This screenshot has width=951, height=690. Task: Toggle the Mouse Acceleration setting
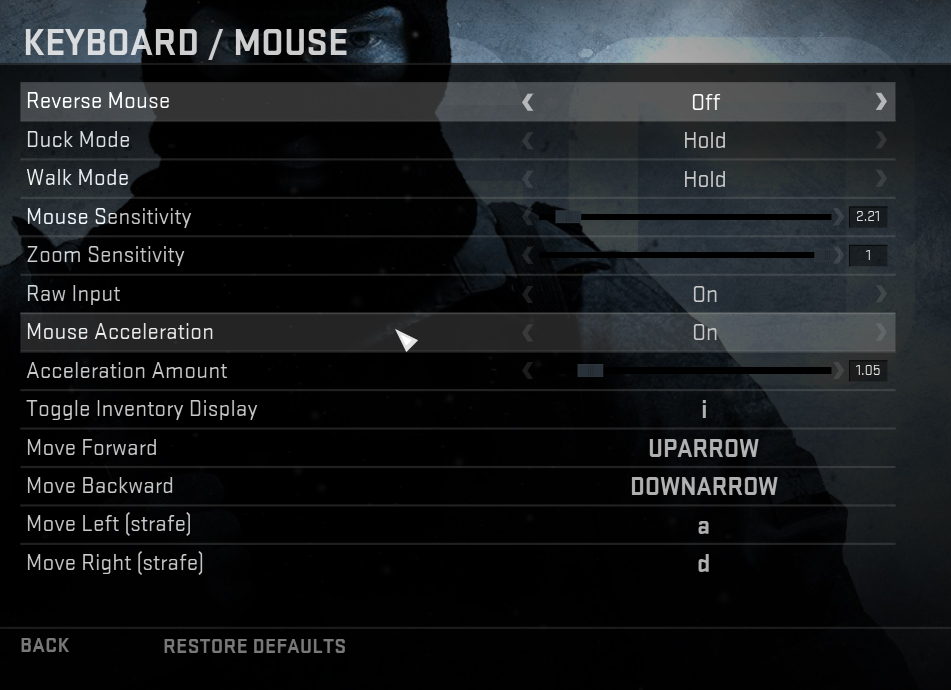tap(704, 332)
